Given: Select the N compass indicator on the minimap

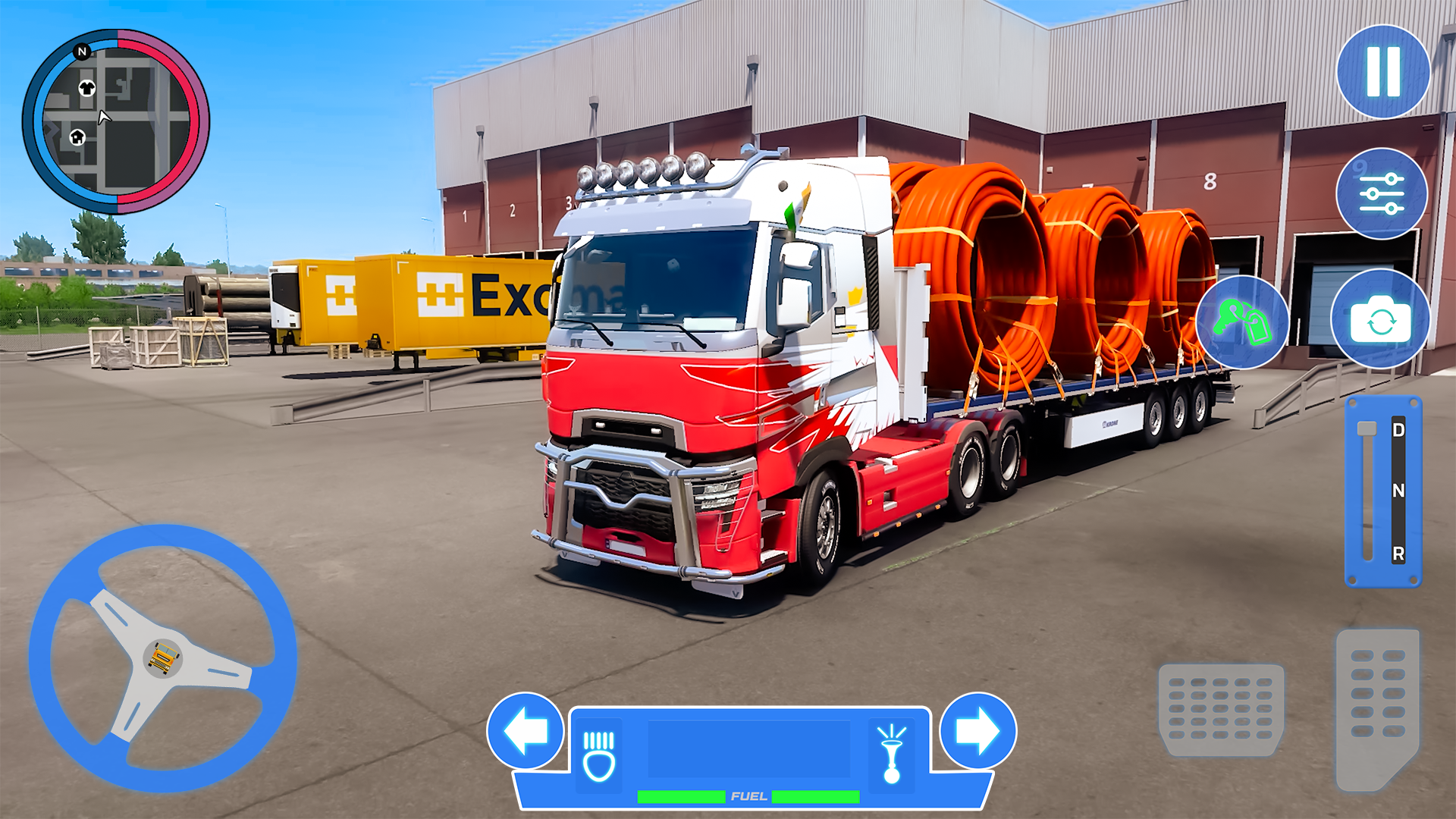Looking at the screenshot, I should pos(82,52).
